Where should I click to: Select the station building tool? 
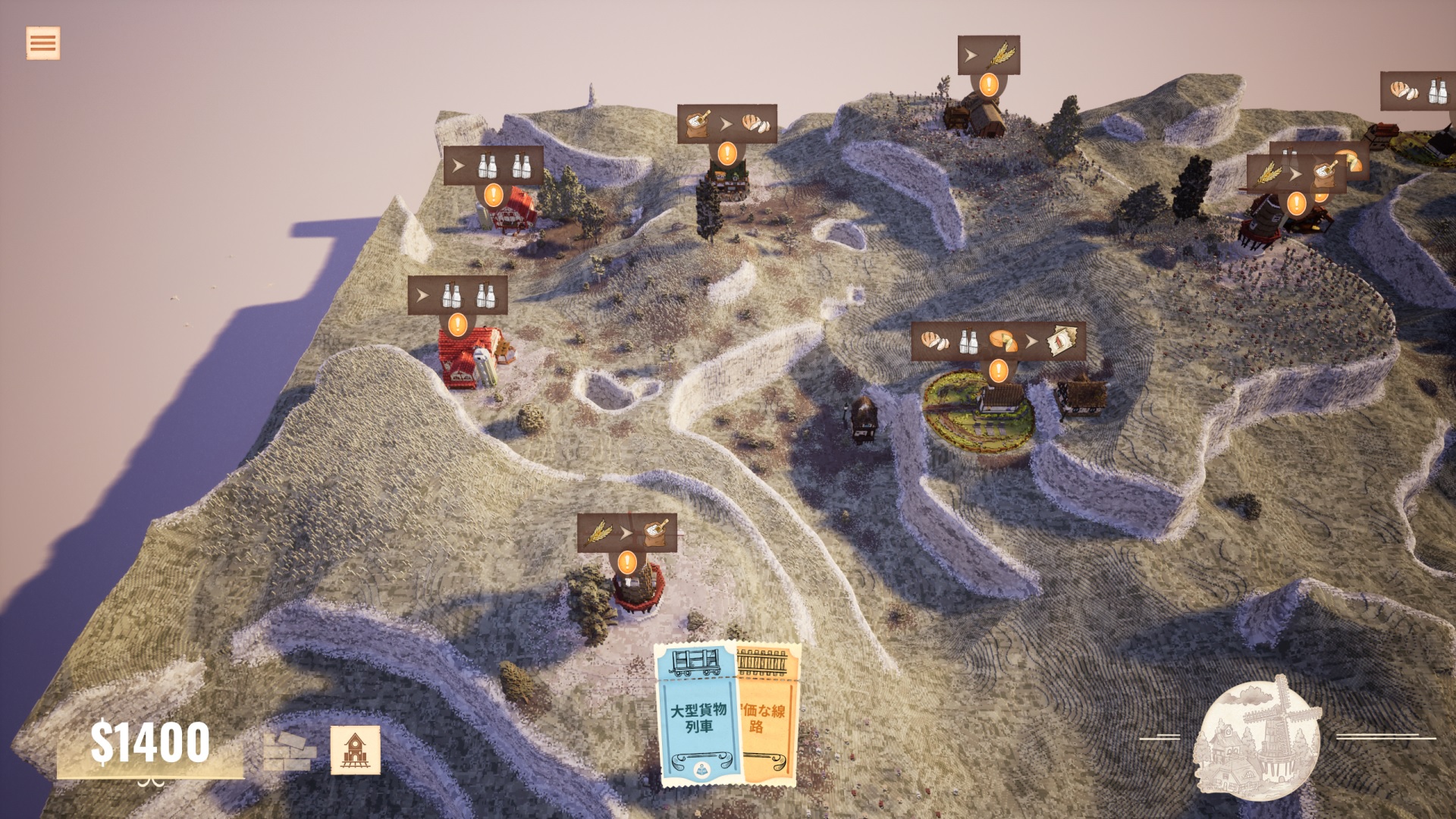pyautogui.click(x=355, y=750)
